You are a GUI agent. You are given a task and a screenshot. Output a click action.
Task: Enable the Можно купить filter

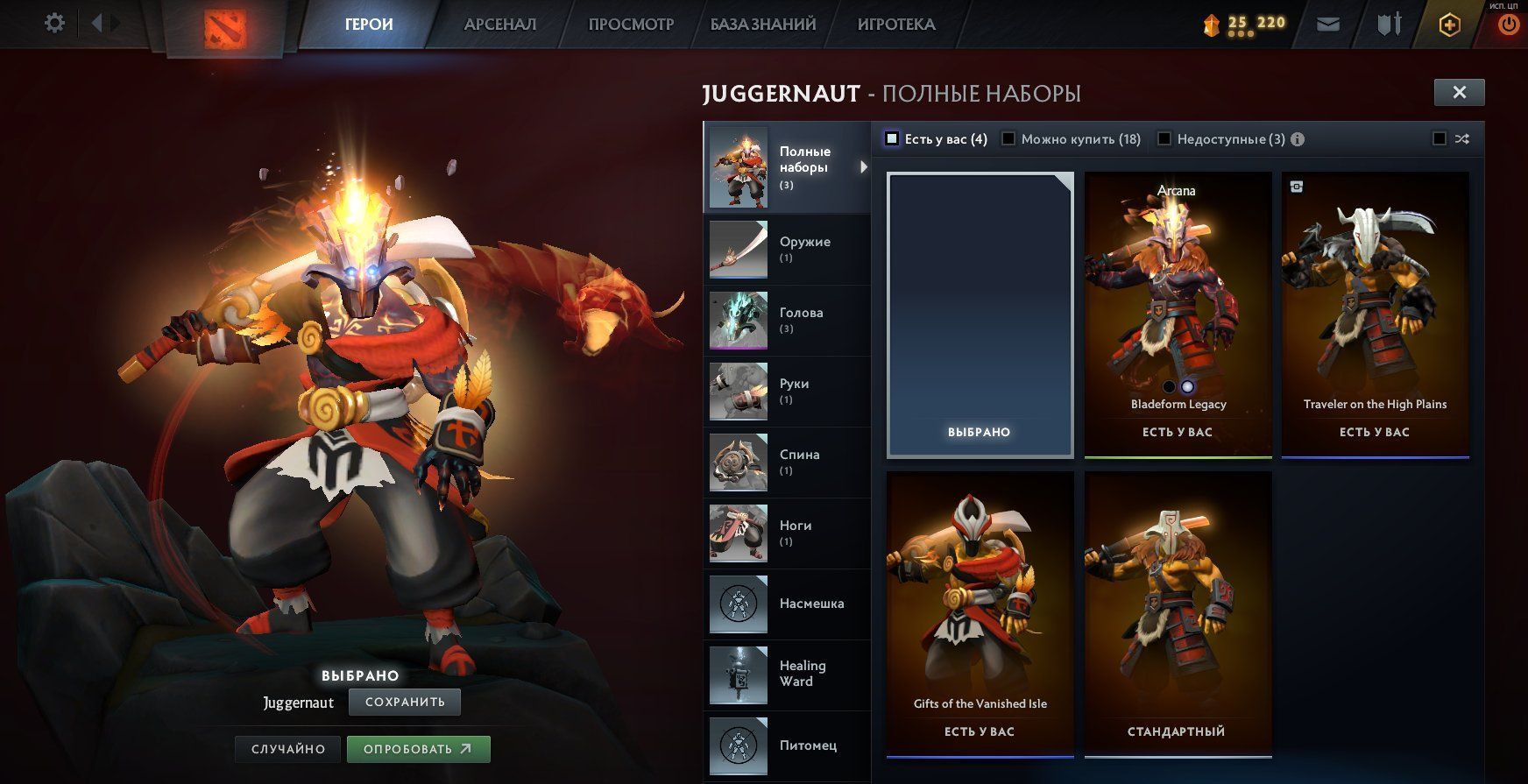[1008, 138]
